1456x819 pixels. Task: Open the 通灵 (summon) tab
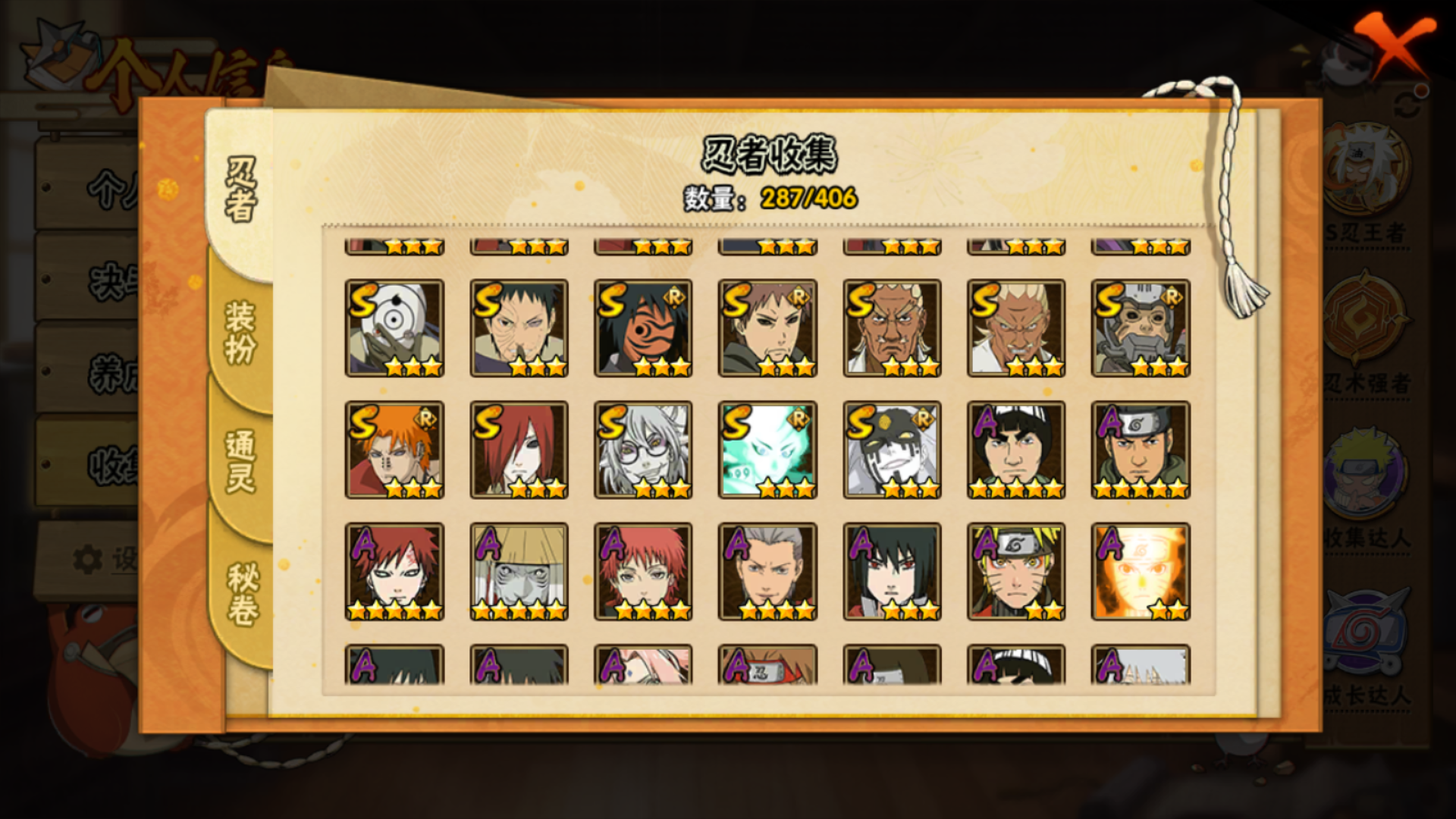pos(241,463)
